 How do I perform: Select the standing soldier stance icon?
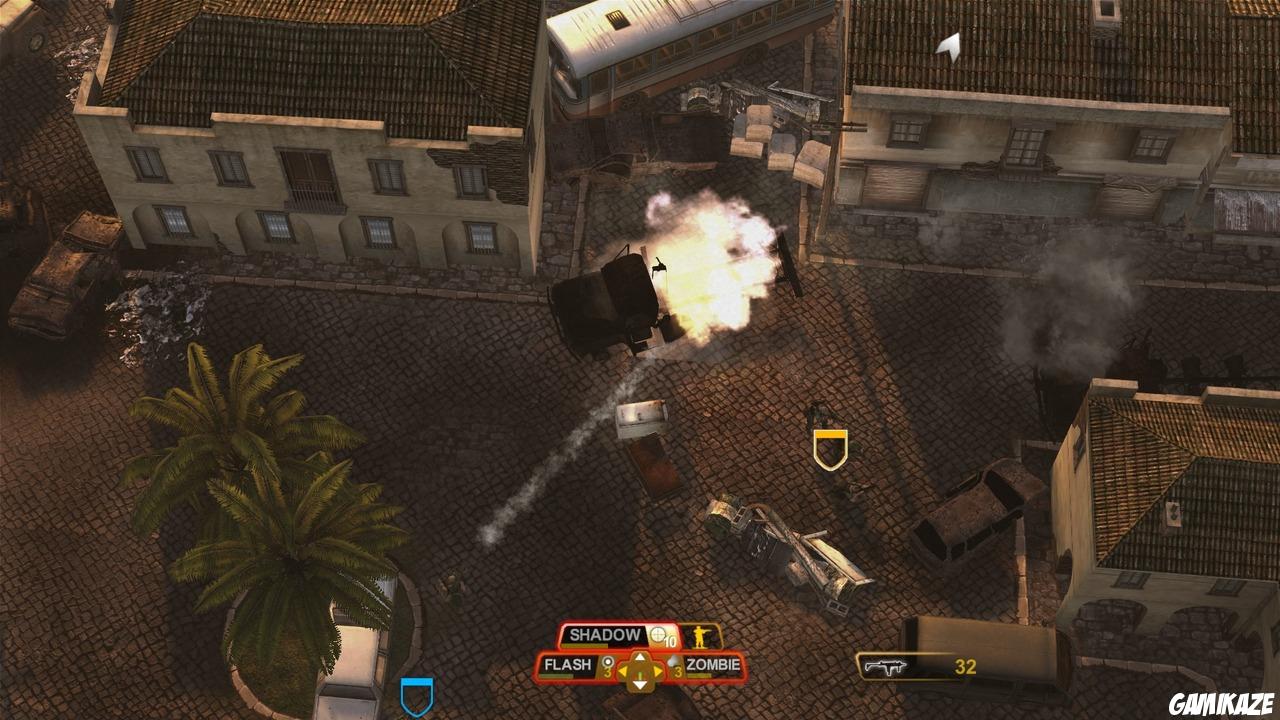(702, 636)
